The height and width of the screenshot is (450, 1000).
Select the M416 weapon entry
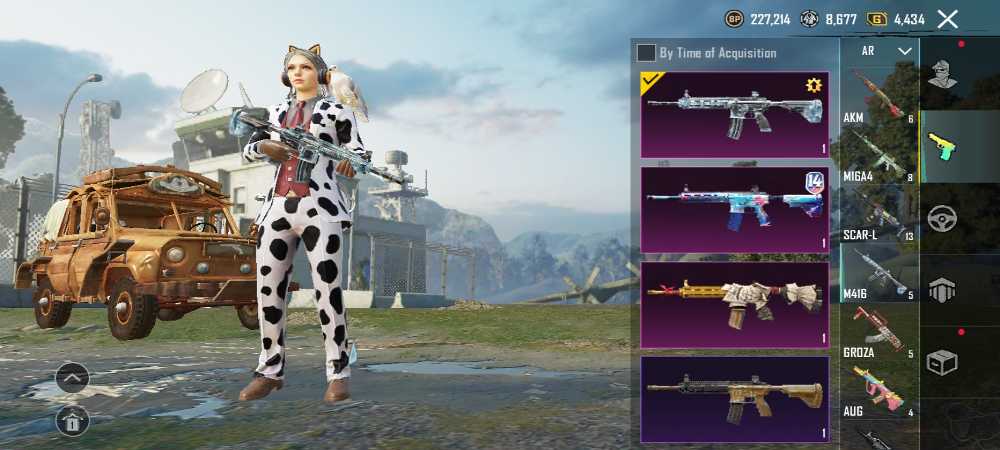click(876, 274)
